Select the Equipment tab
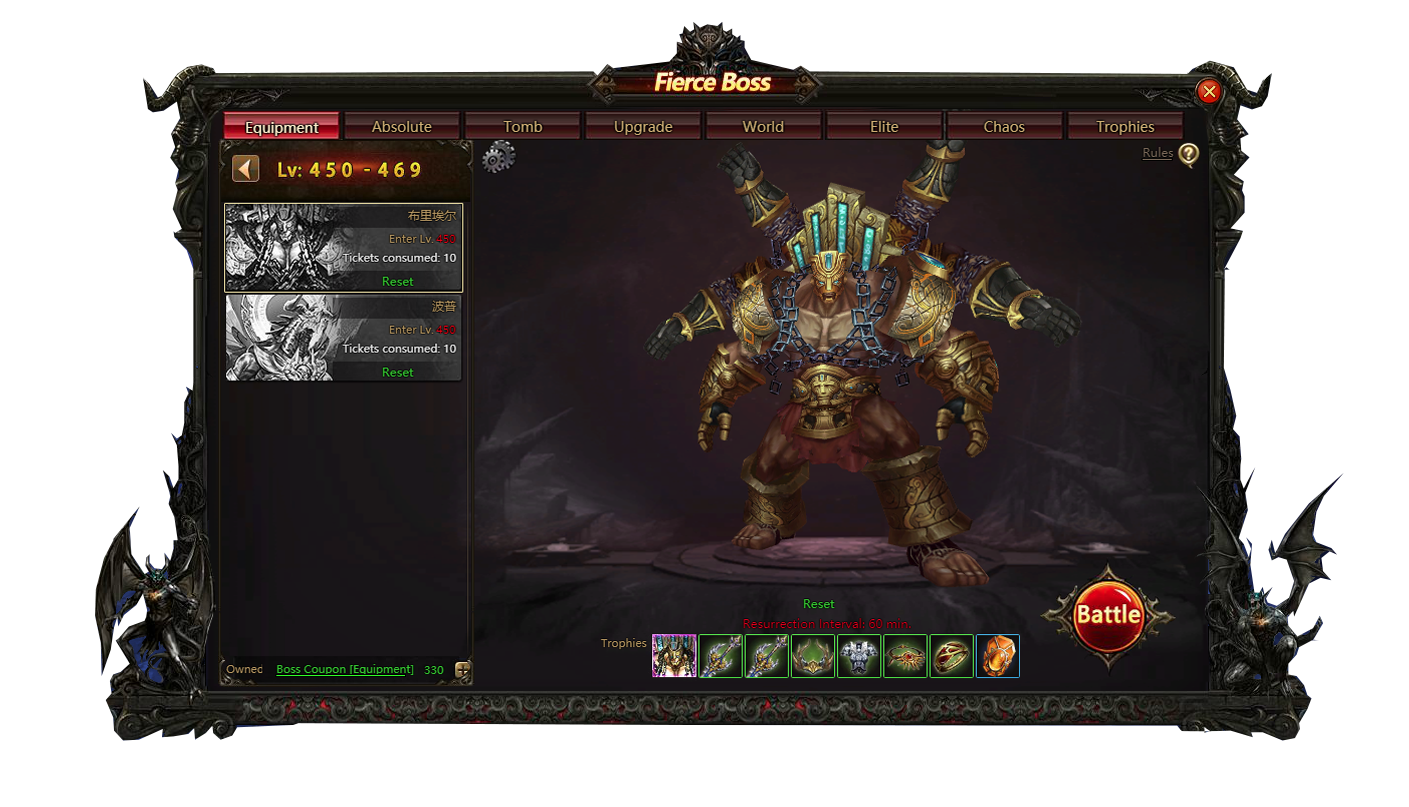The height and width of the screenshot is (807, 1409). [281, 127]
